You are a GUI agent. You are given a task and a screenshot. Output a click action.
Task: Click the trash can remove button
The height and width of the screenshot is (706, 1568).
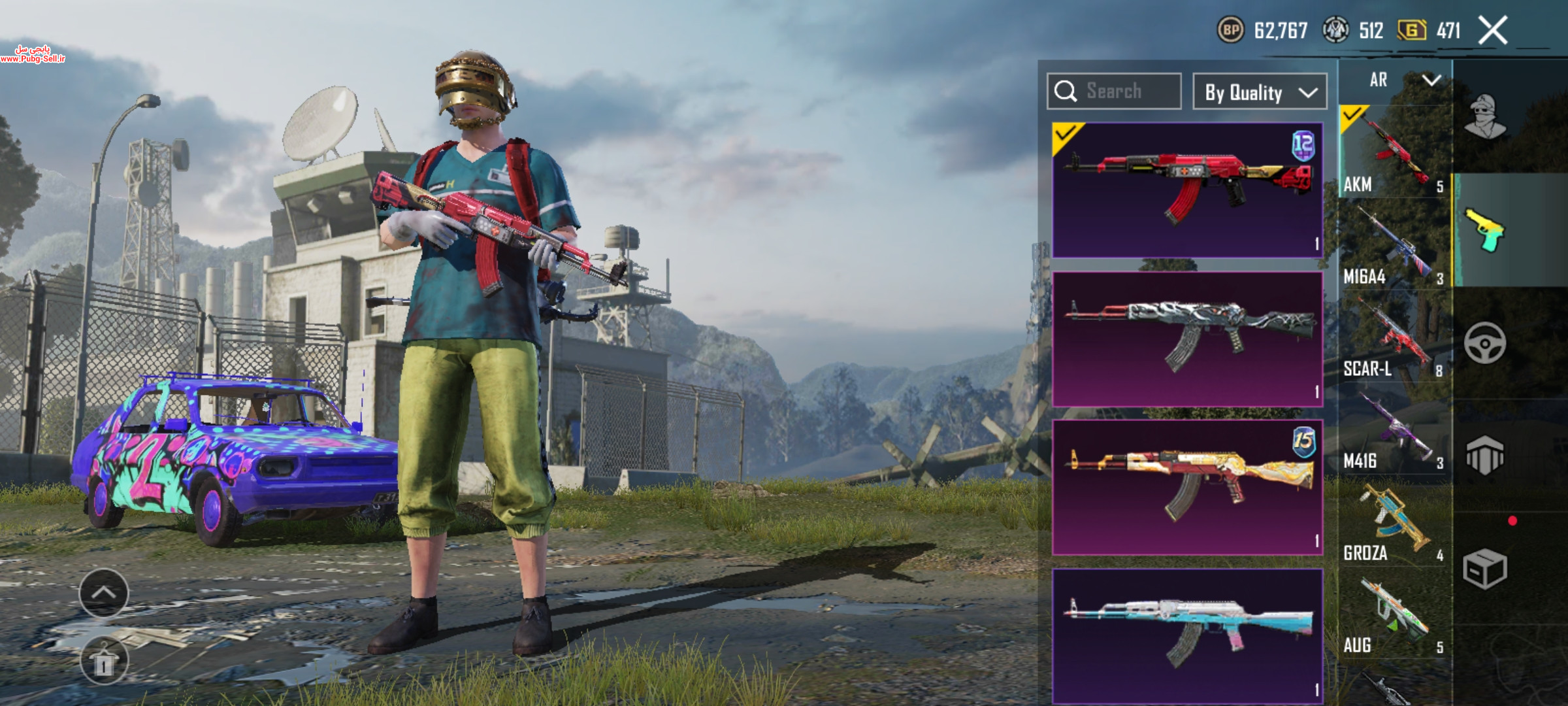point(104,662)
